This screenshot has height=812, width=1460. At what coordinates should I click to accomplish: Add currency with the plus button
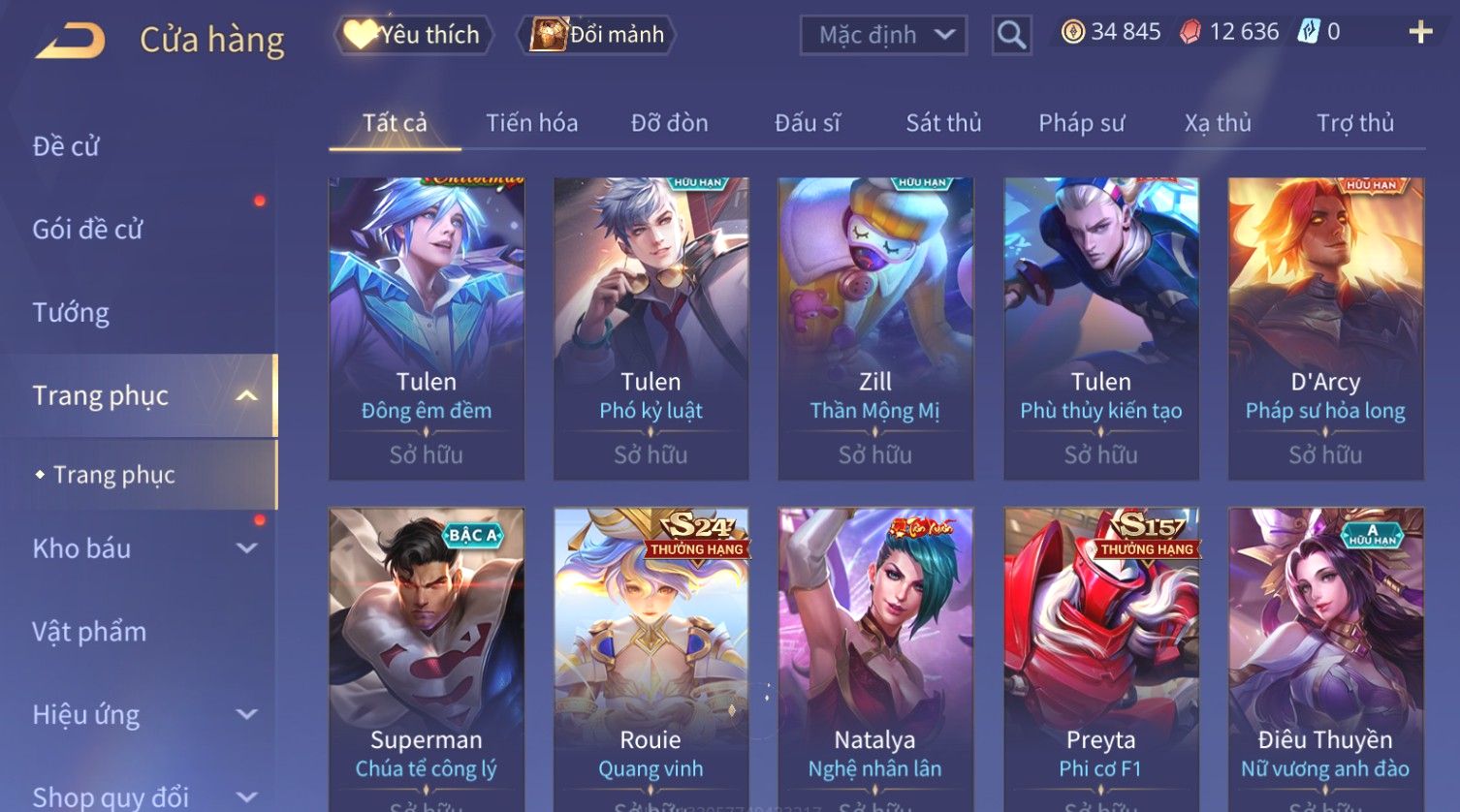click(1420, 32)
